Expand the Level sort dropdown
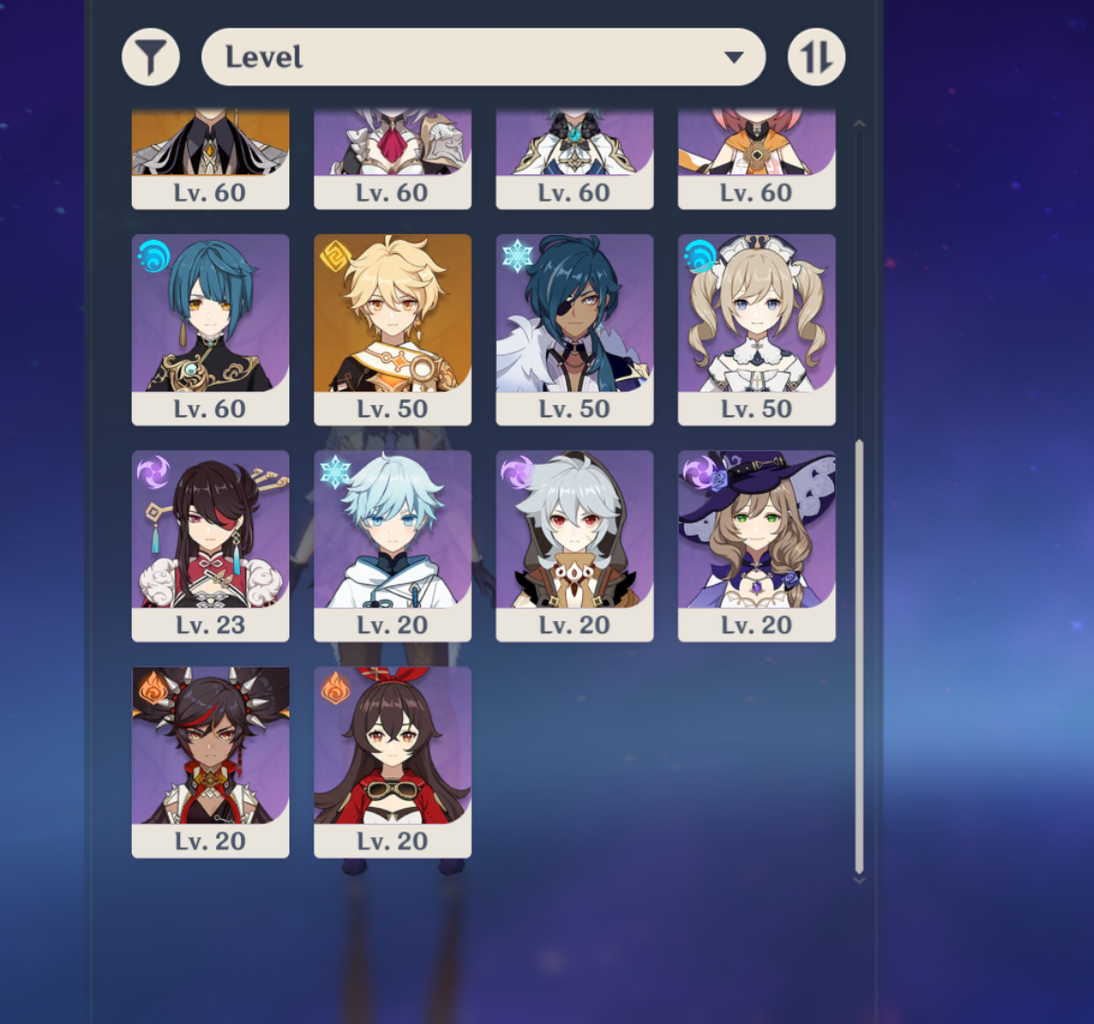Image resolution: width=1094 pixels, height=1024 pixels. point(483,57)
